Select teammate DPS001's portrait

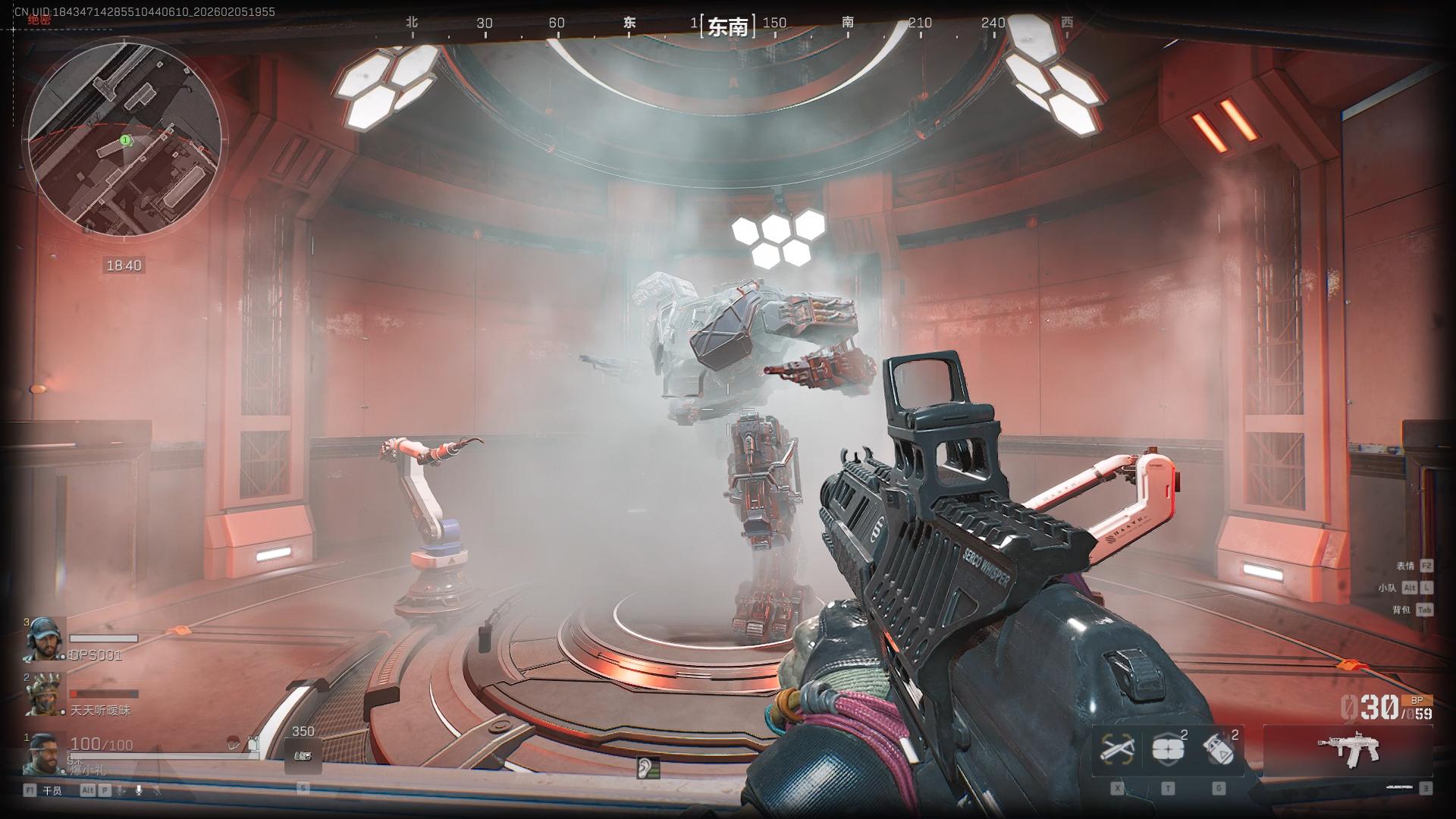click(45, 639)
